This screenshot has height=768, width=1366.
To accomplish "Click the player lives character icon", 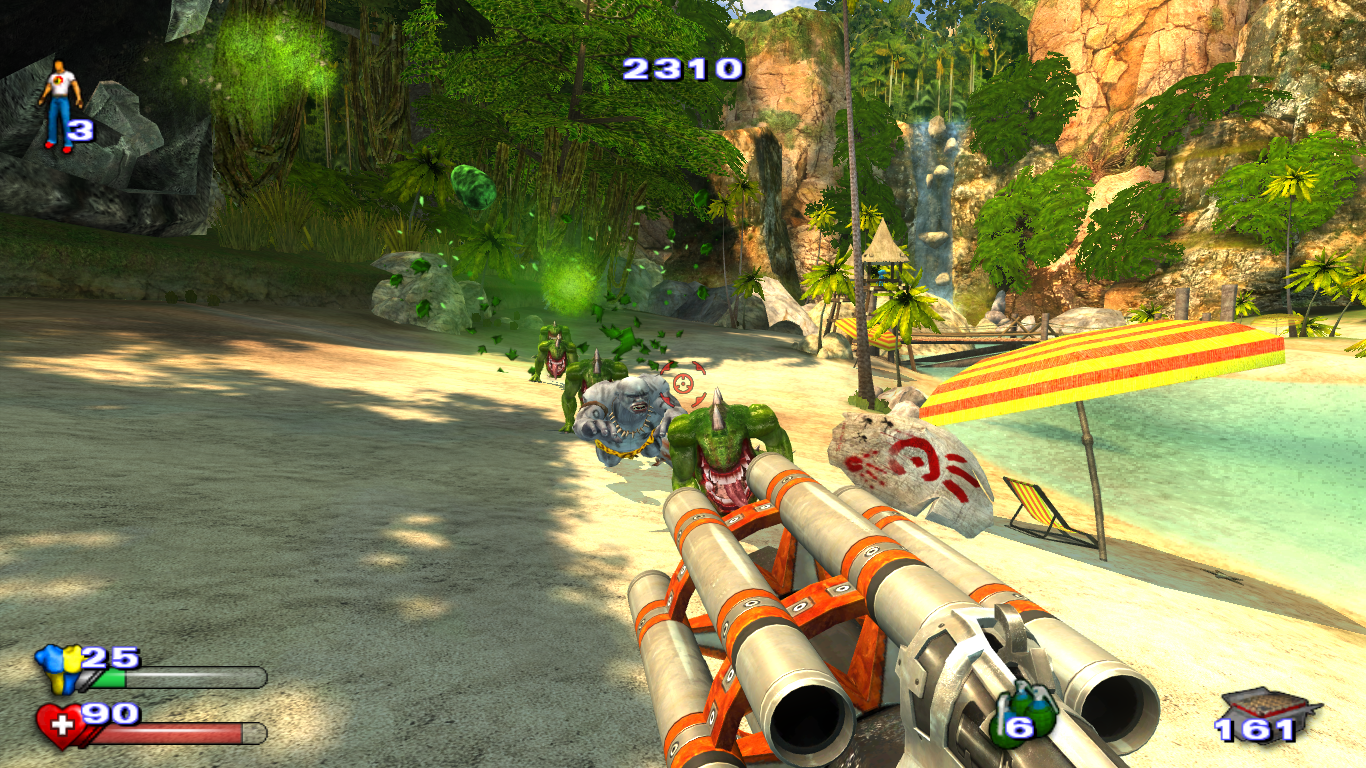I will click(58, 105).
